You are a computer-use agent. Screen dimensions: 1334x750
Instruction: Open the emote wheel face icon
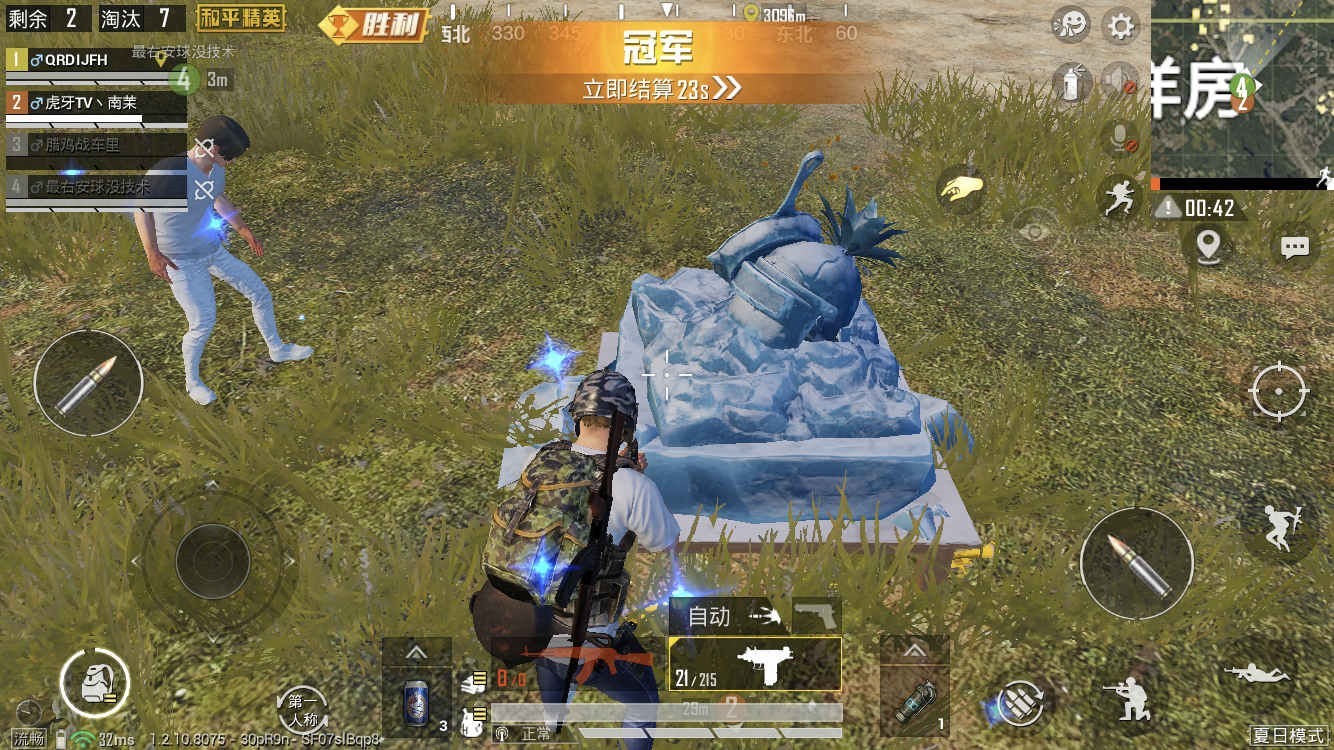click(x=1069, y=25)
